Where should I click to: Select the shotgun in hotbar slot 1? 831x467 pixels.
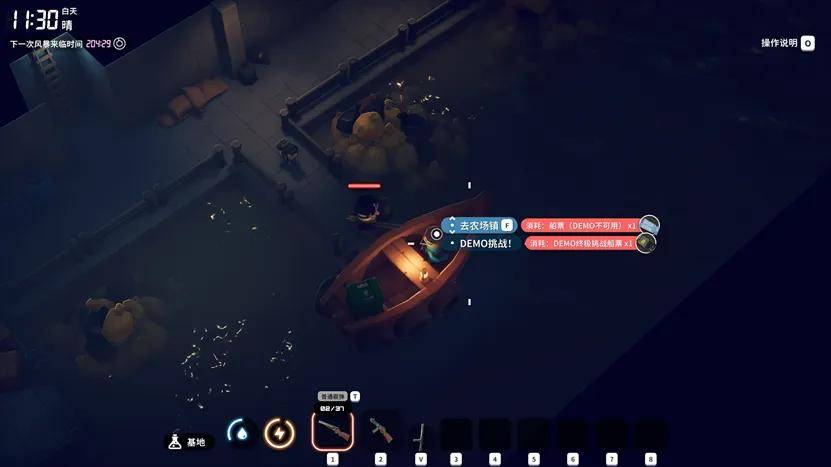(332, 431)
